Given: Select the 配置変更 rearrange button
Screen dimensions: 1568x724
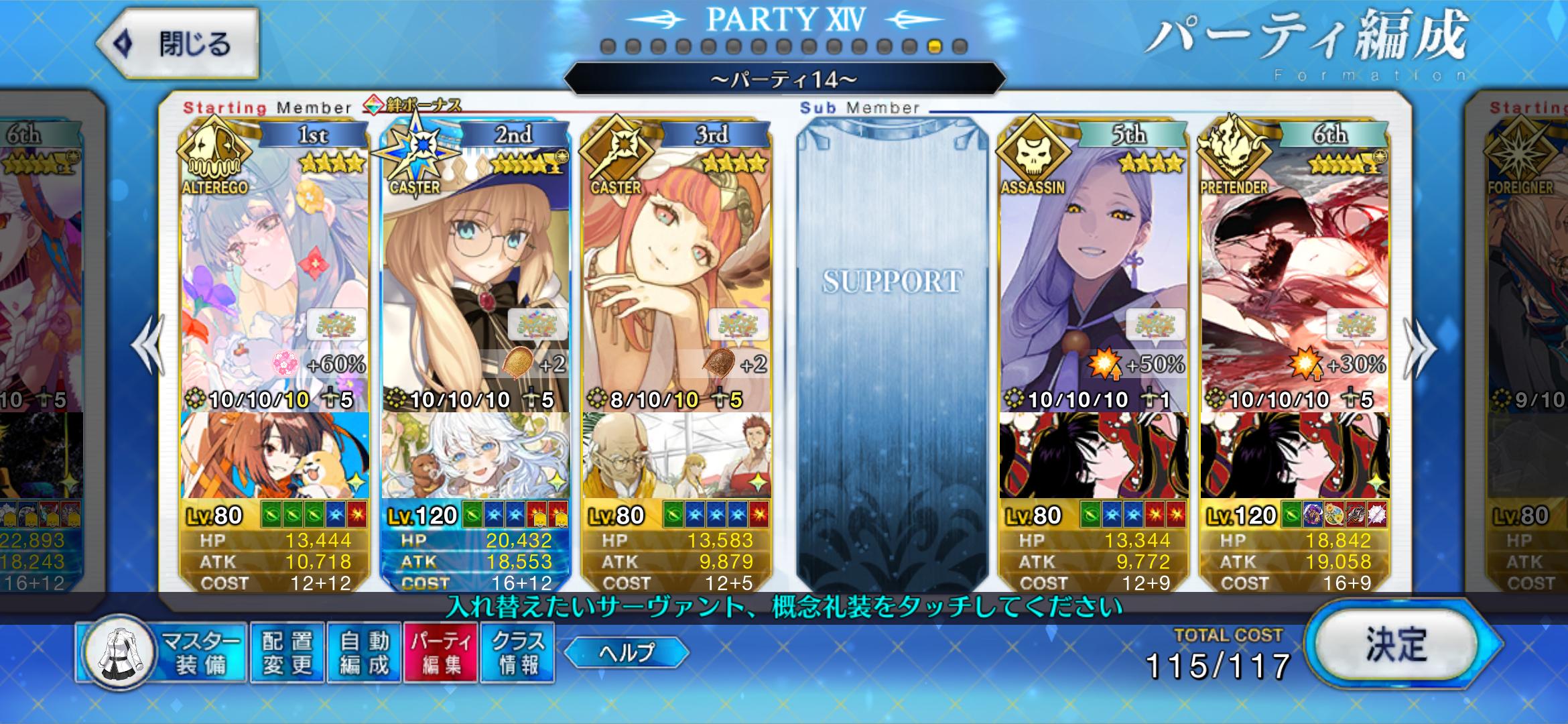Looking at the screenshot, I should click(287, 652).
